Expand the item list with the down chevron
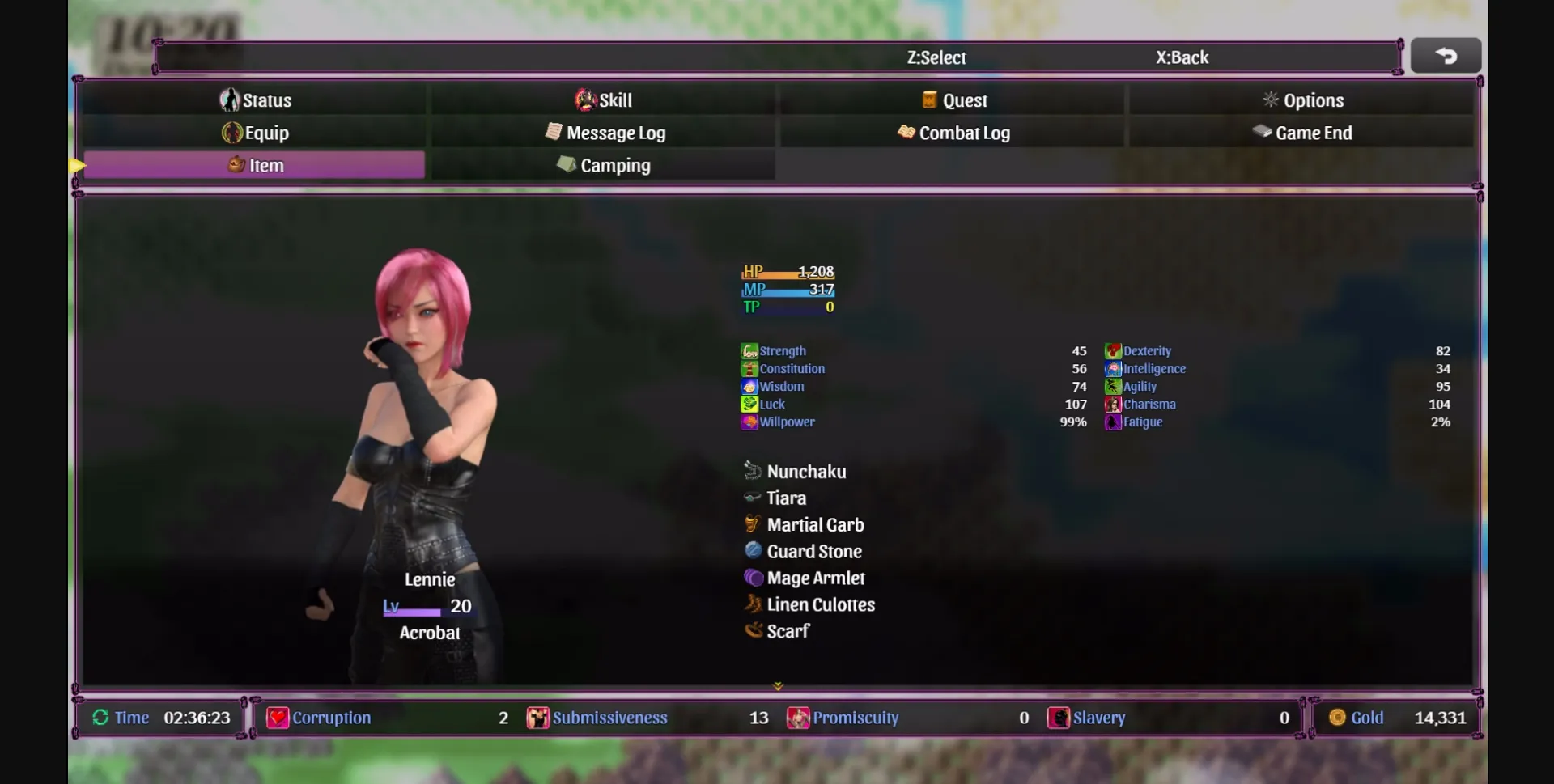The height and width of the screenshot is (784, 1554). 778,685
